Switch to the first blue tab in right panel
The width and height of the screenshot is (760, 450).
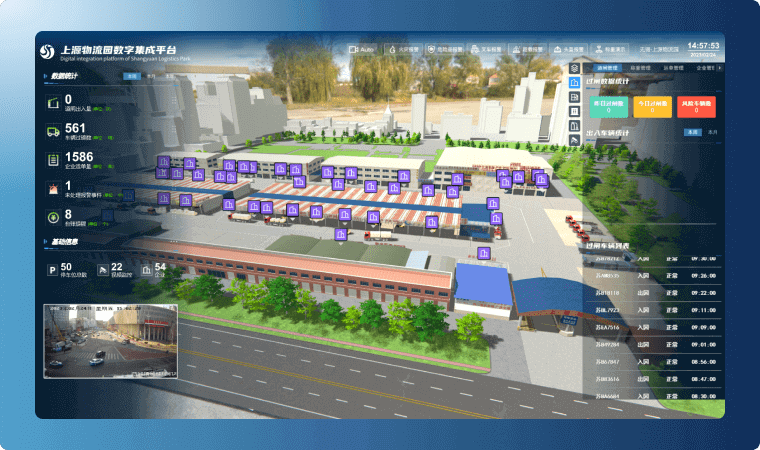click(603, 68)
